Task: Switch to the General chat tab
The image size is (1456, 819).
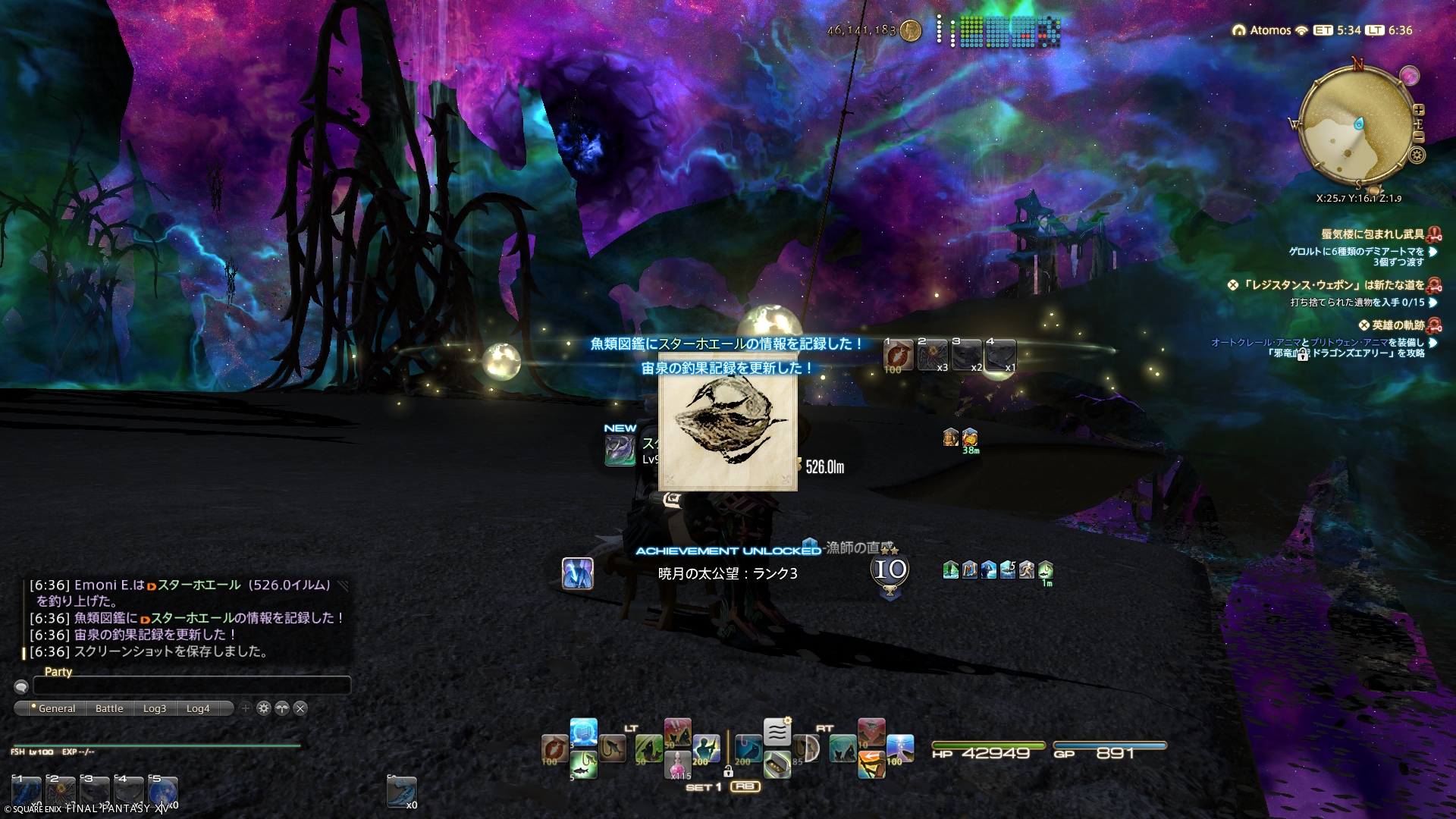Action: 56,708
